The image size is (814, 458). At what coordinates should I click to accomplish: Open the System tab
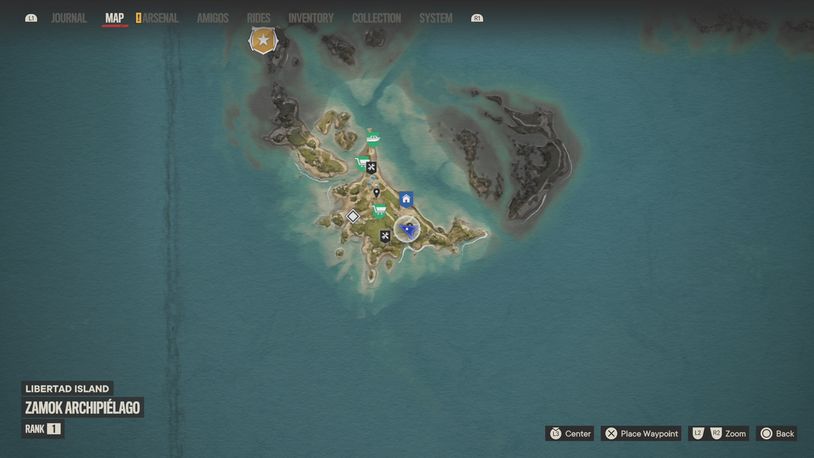pos(436,18)
